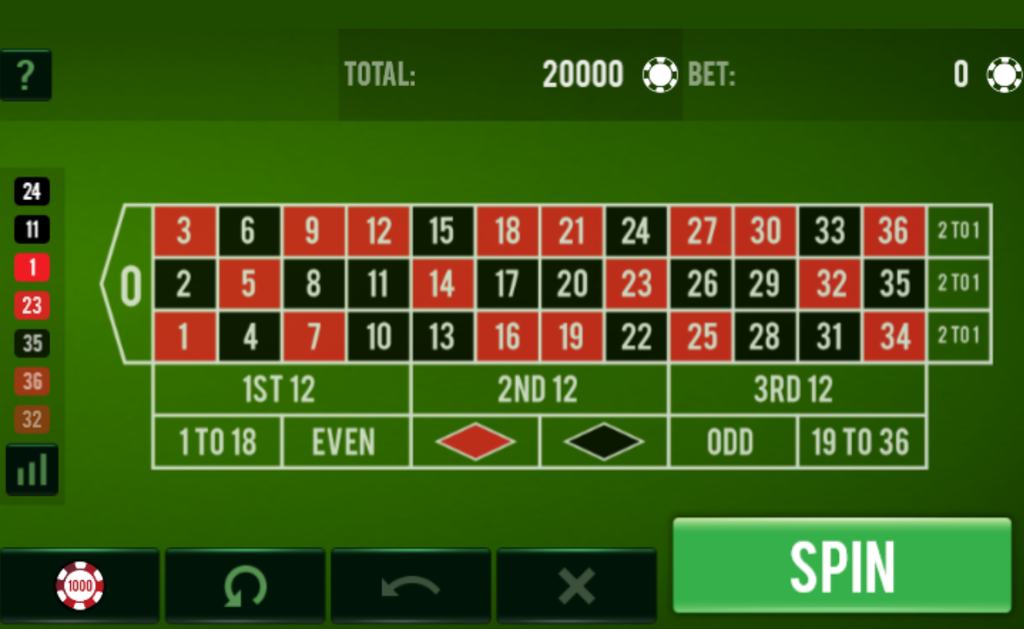Select the 1 TO 18 bet

coord(217,442)
